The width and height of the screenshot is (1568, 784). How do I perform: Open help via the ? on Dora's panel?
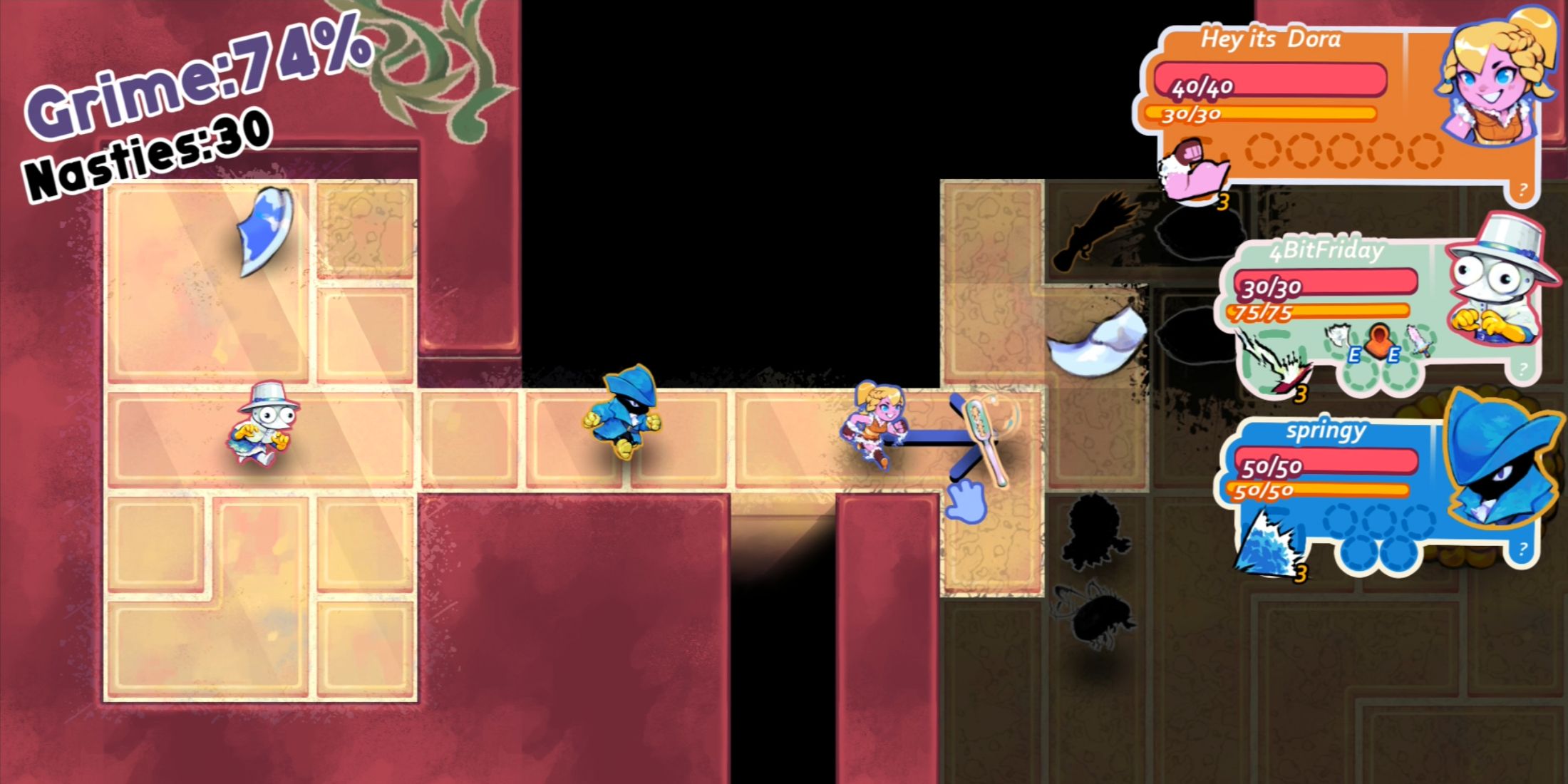(x=1524, y=187)
